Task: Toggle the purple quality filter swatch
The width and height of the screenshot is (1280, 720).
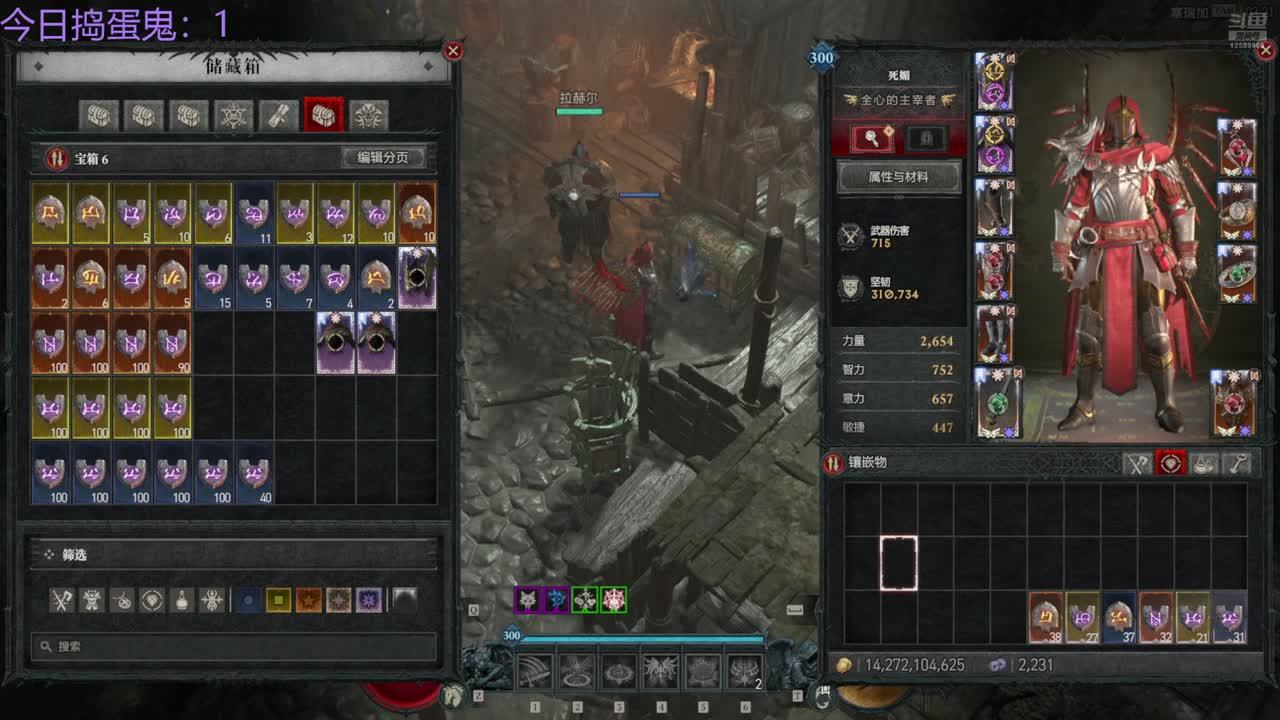Action: tap(369, 600)
